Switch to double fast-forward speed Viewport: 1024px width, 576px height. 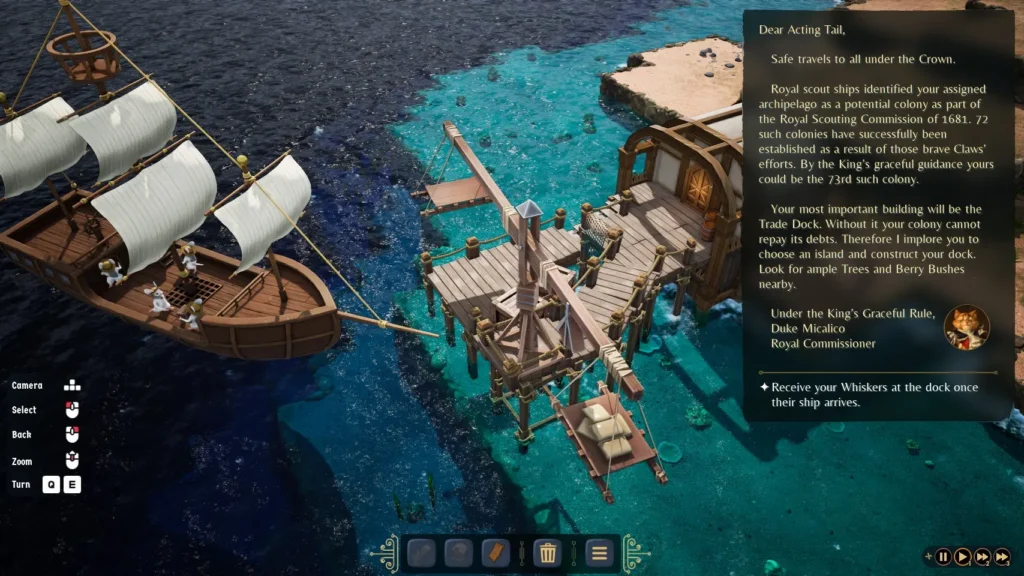(x=982, y=557)
